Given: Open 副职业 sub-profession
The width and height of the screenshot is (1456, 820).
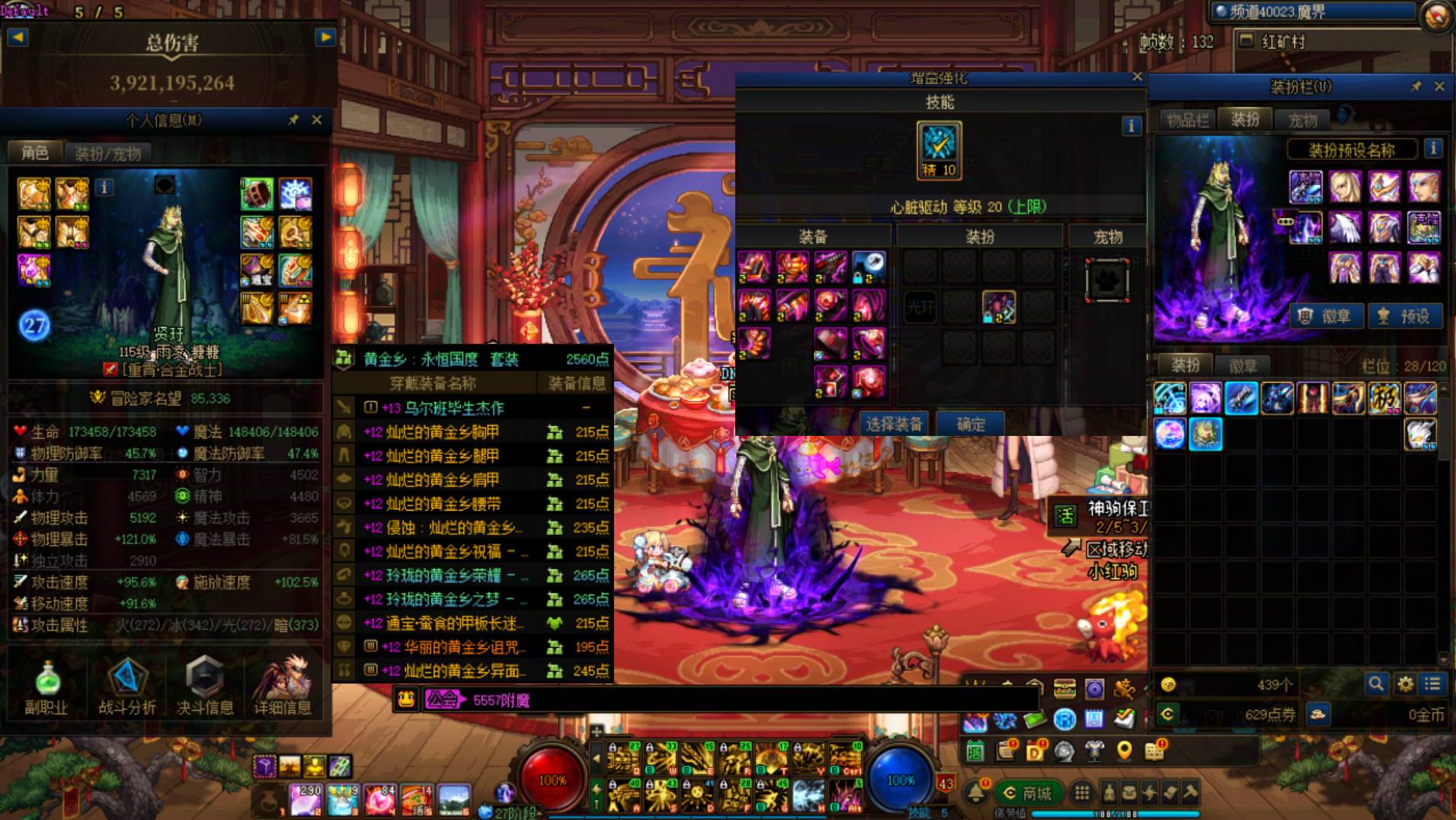Looking at the screenshot, I should coord(46,687).
